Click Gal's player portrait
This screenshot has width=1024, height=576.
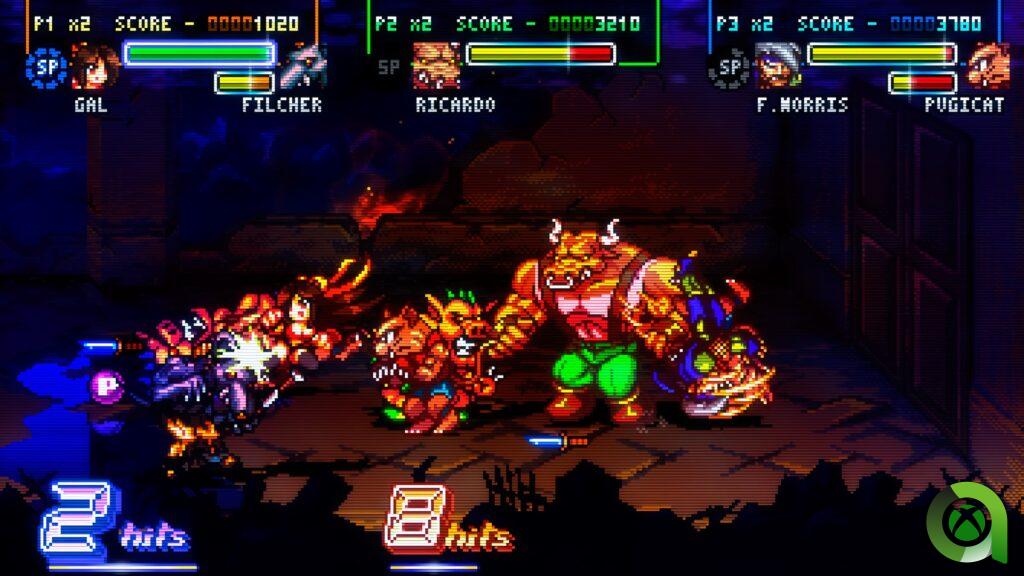point(95,66)
